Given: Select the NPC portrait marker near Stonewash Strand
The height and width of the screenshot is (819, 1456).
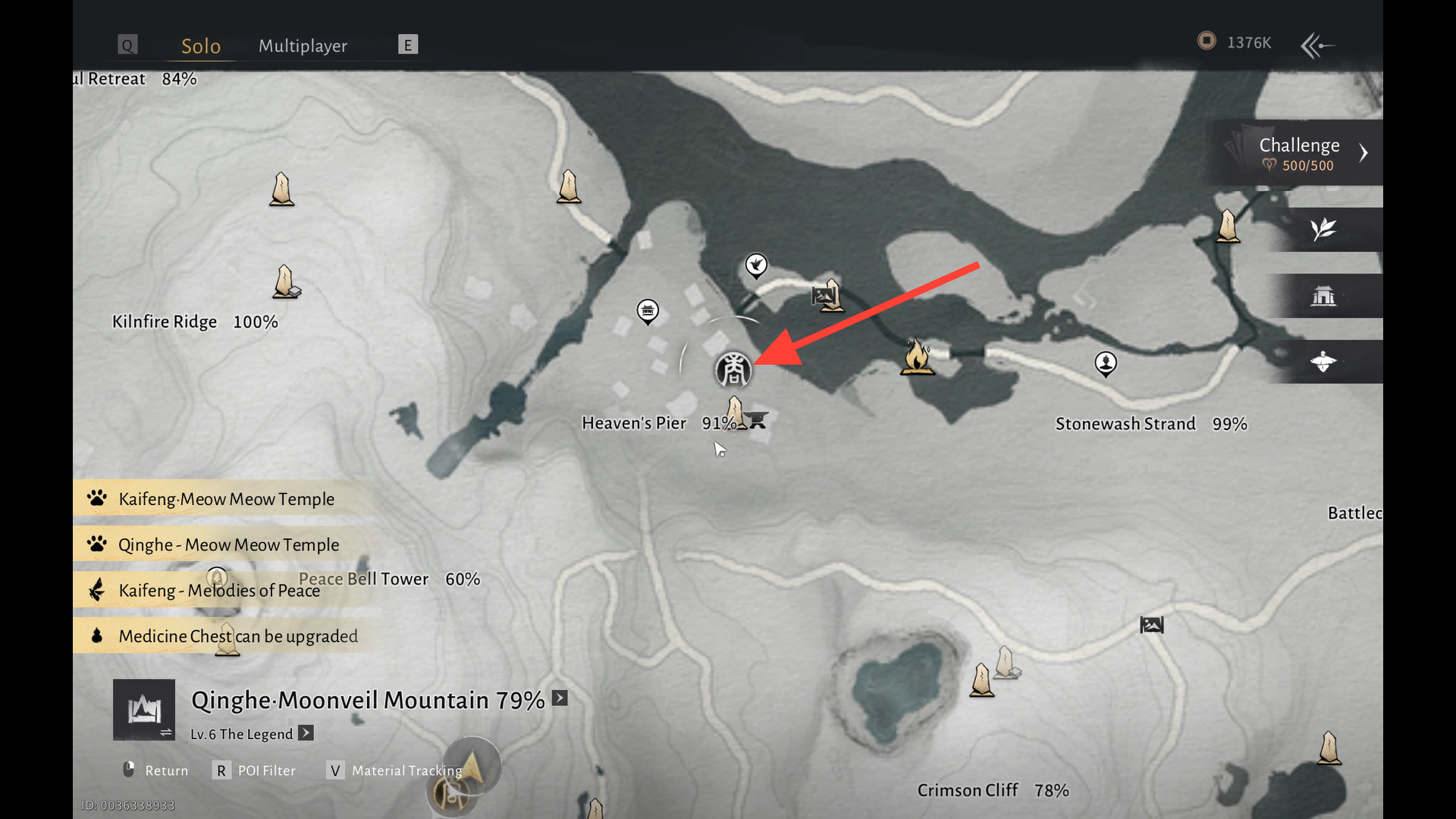Looking at the screenshot, I should [1106, 363].
